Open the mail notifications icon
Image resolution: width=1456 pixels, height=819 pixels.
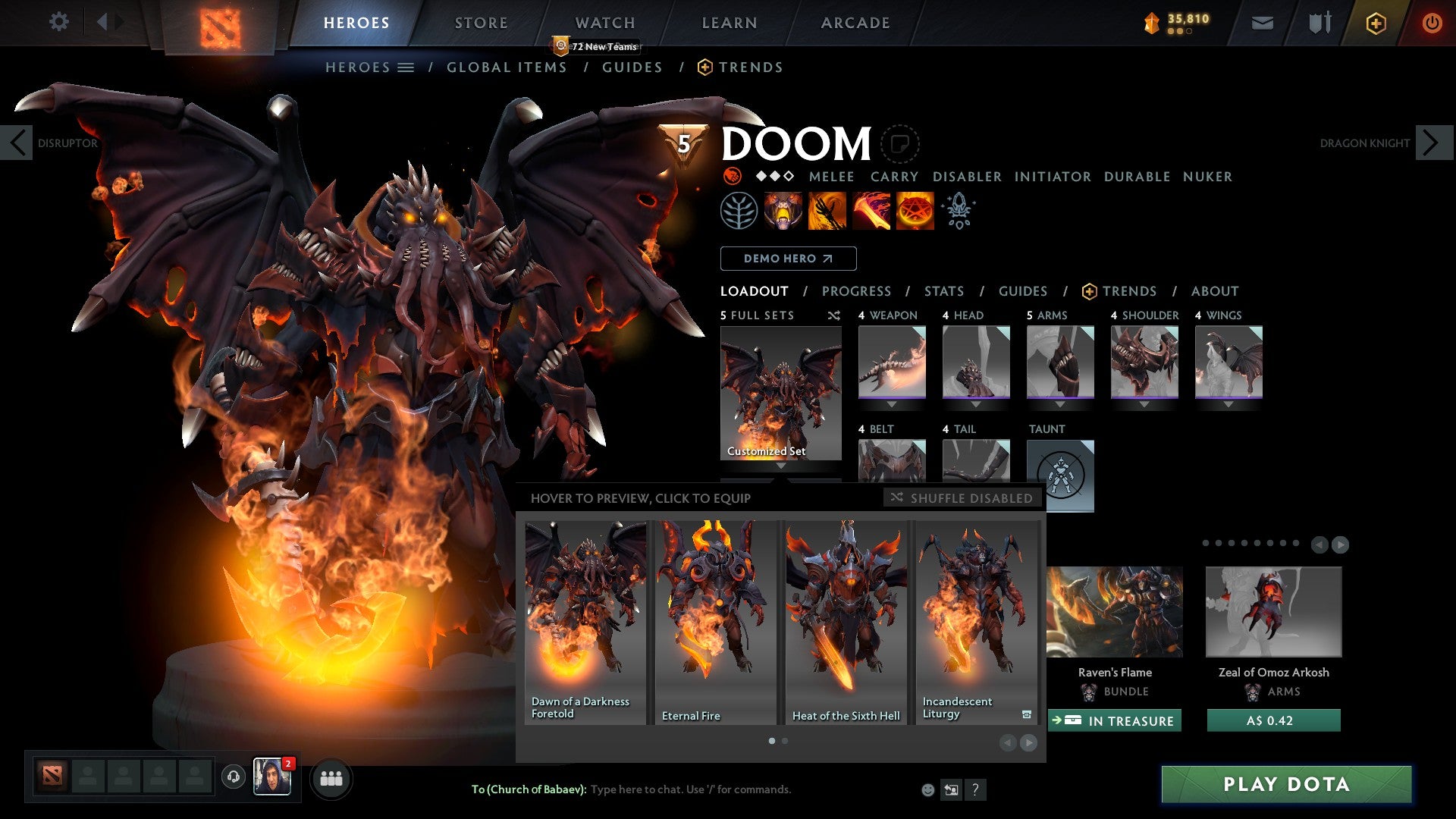[1263, 23]
